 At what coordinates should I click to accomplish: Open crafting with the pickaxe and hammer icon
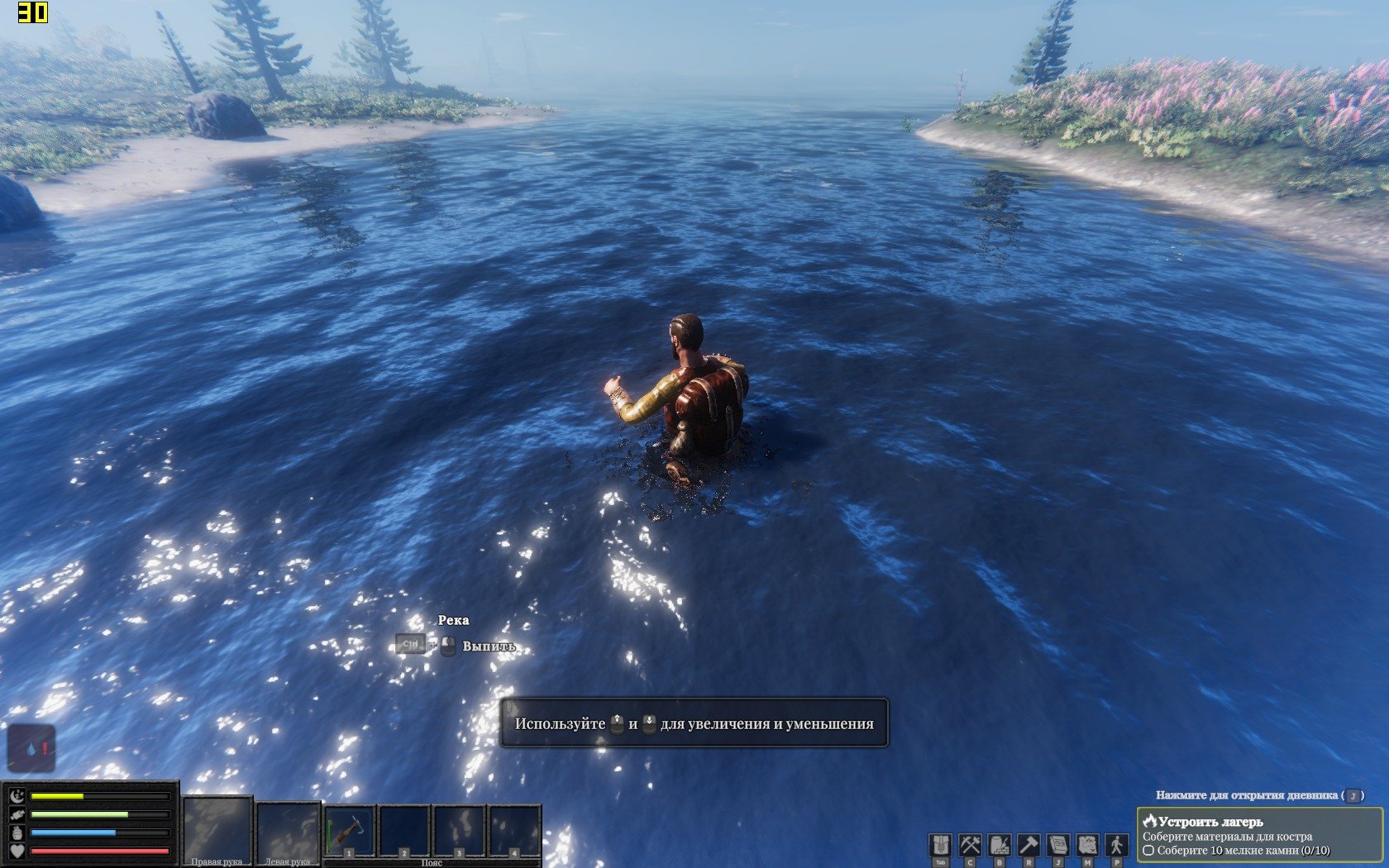point(970,845)
